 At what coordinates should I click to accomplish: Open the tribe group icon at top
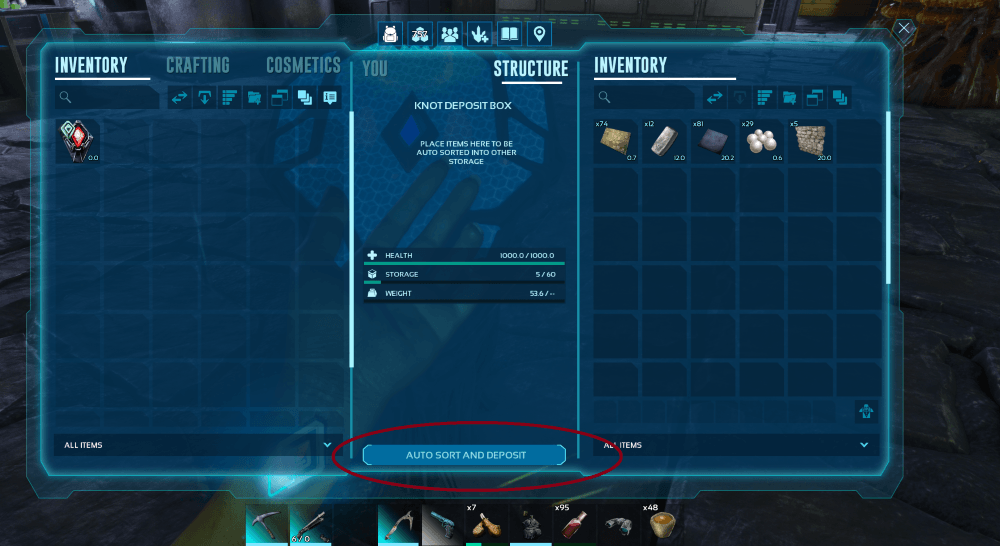pos(450,34)
